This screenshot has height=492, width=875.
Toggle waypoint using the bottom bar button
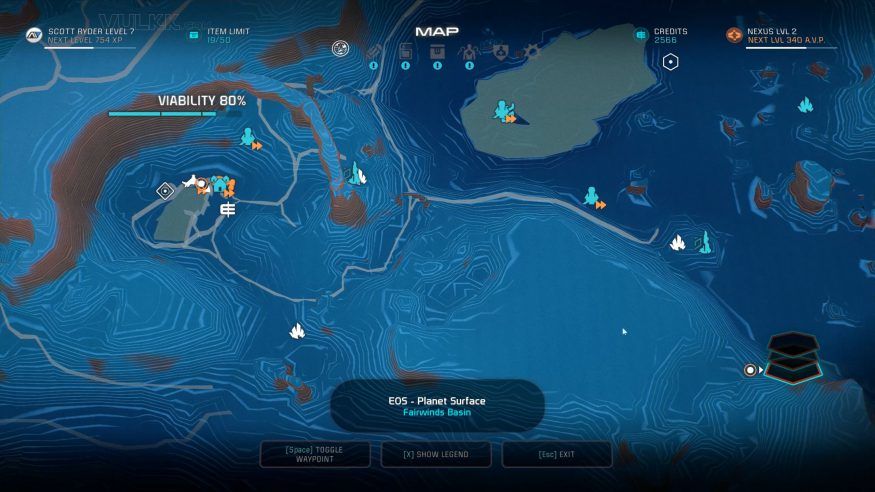coord(315,454)
